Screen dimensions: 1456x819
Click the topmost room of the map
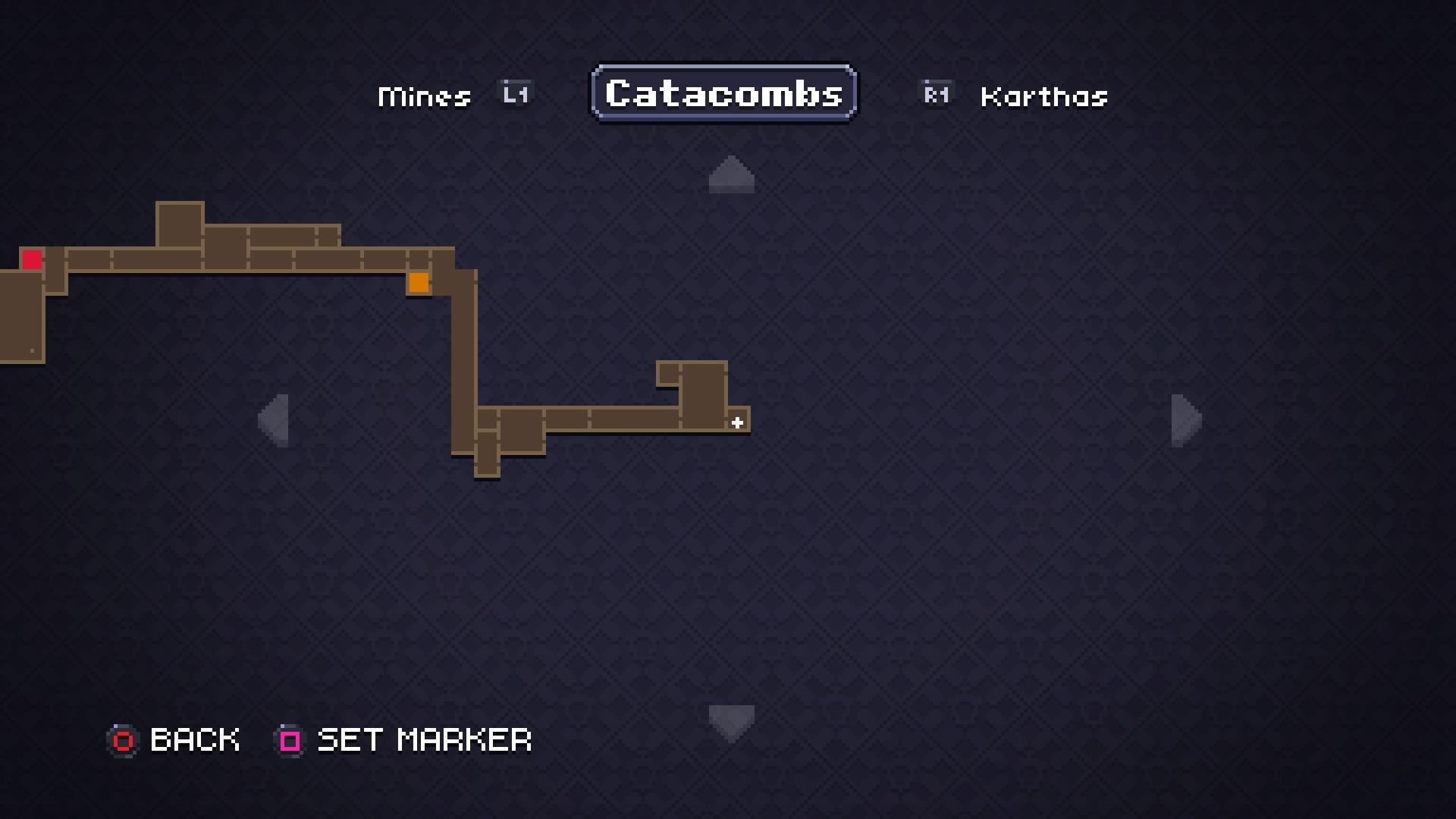pyautogui.click(x=180, y=224)
